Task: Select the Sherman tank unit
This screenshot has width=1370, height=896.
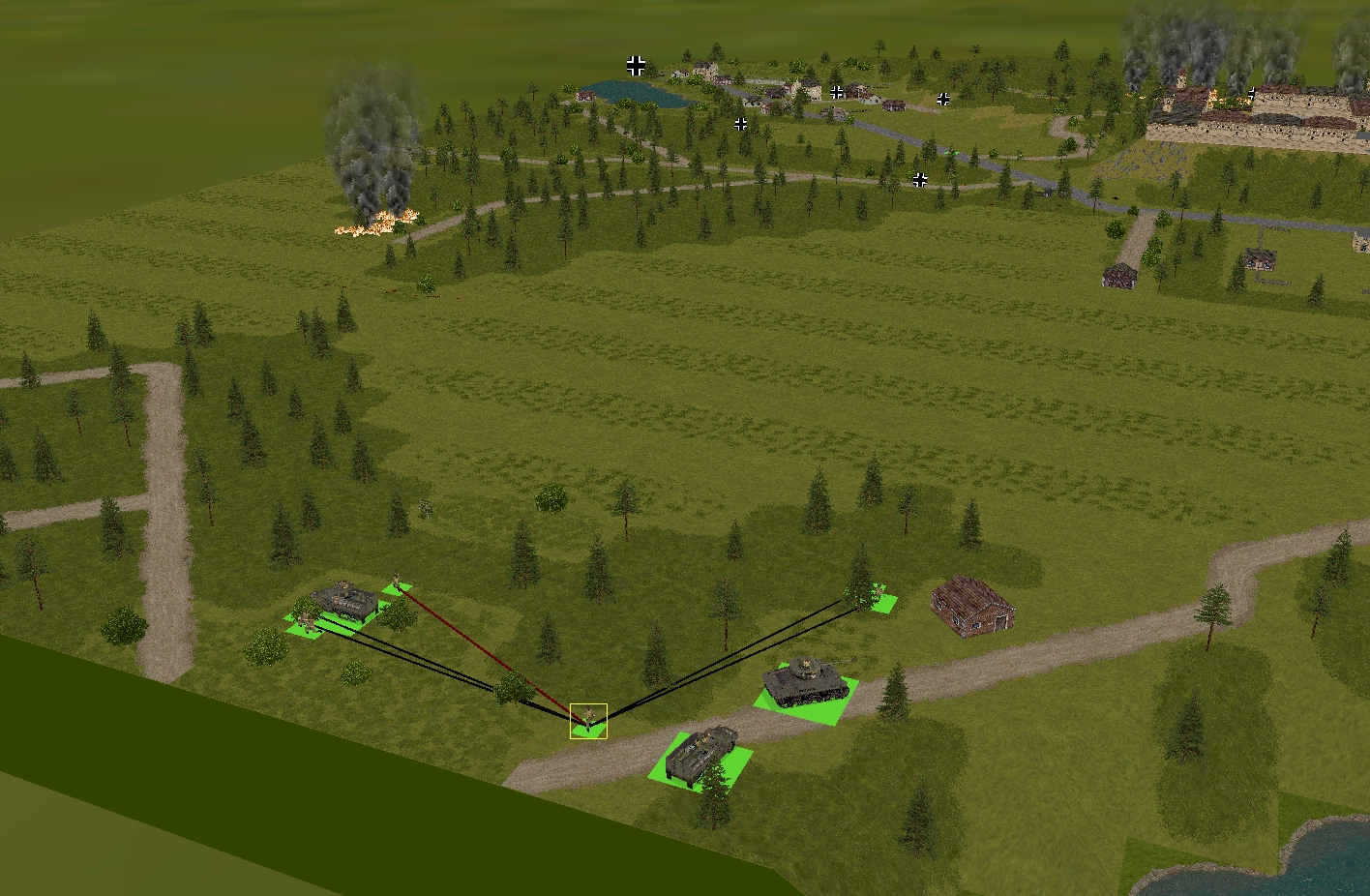Action: click(805, 681)
